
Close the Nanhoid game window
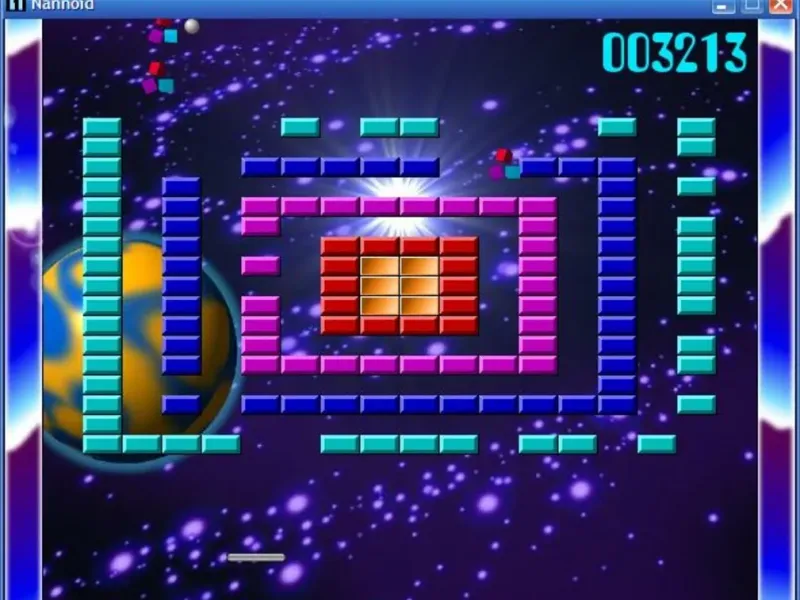point(781,5)
